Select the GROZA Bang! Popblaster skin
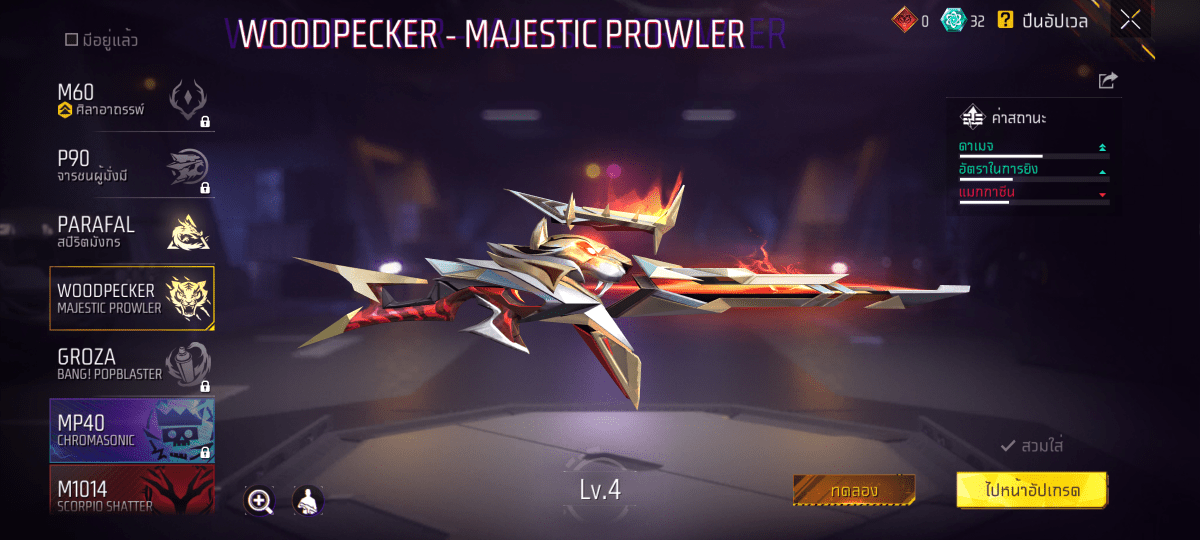The height and width of the screenshot is (540, 1200). click(132, 364)
